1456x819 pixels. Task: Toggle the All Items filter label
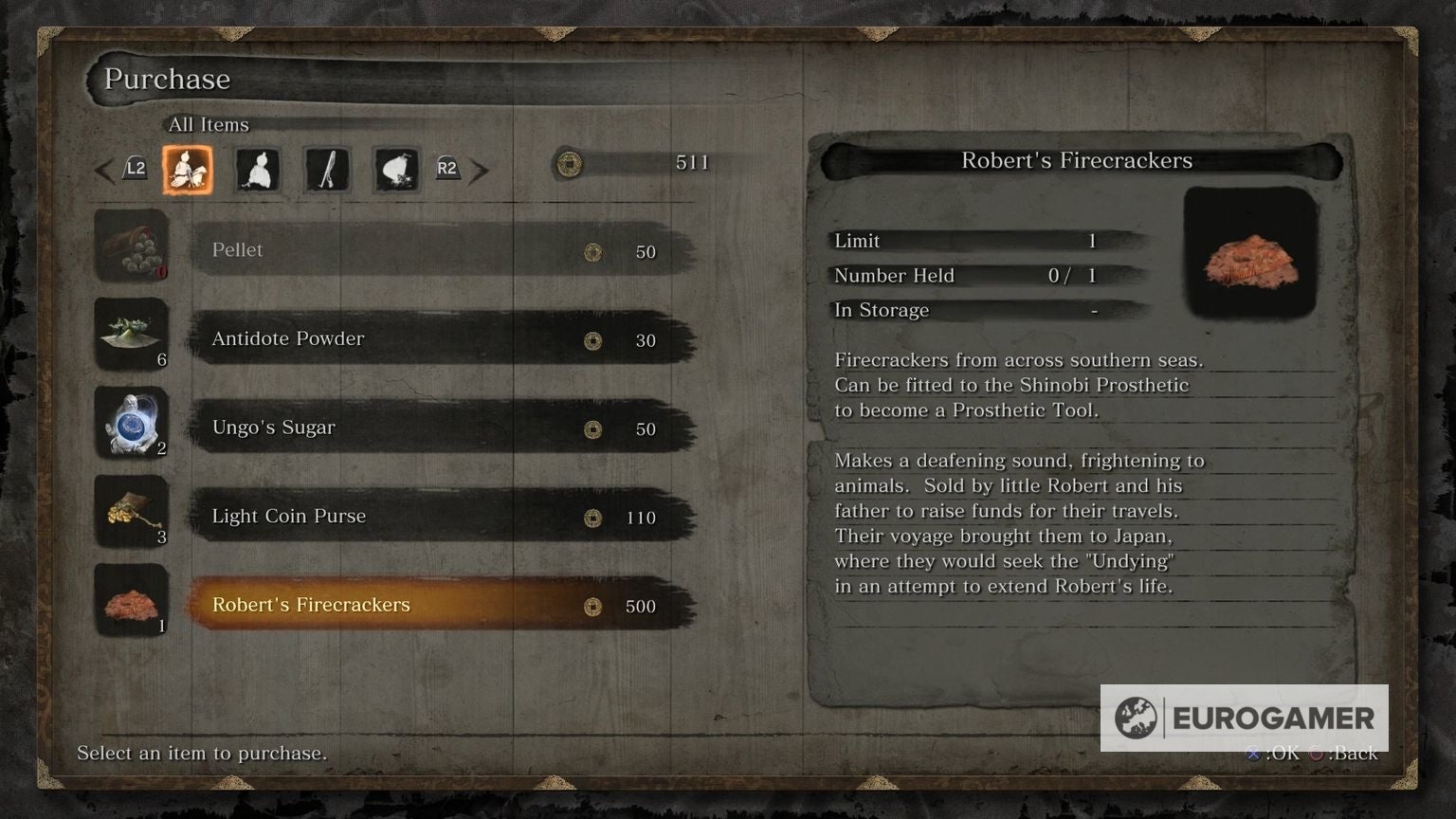[x=207, y=124]
